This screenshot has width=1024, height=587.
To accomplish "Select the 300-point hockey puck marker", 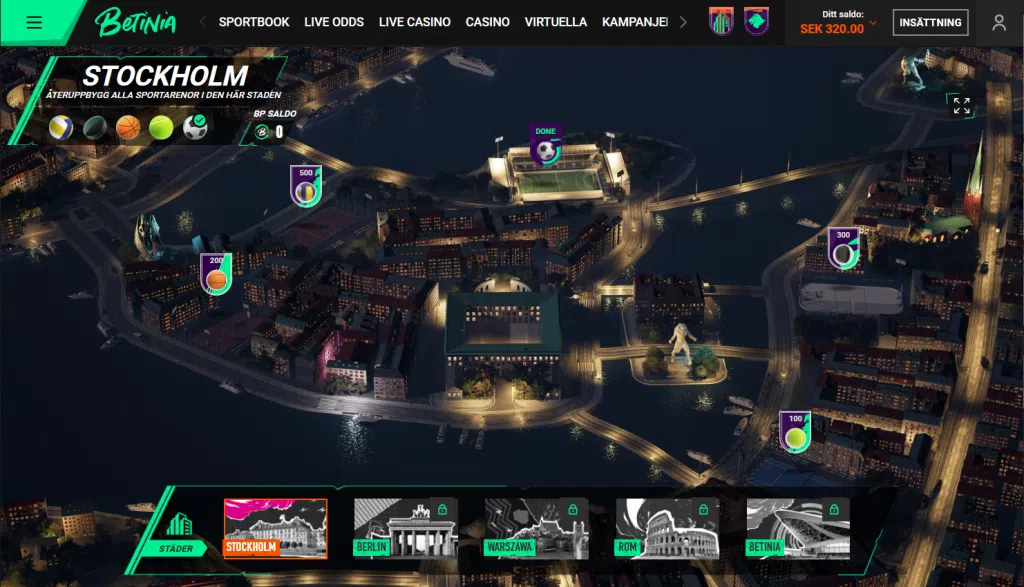I will [843, 249].
